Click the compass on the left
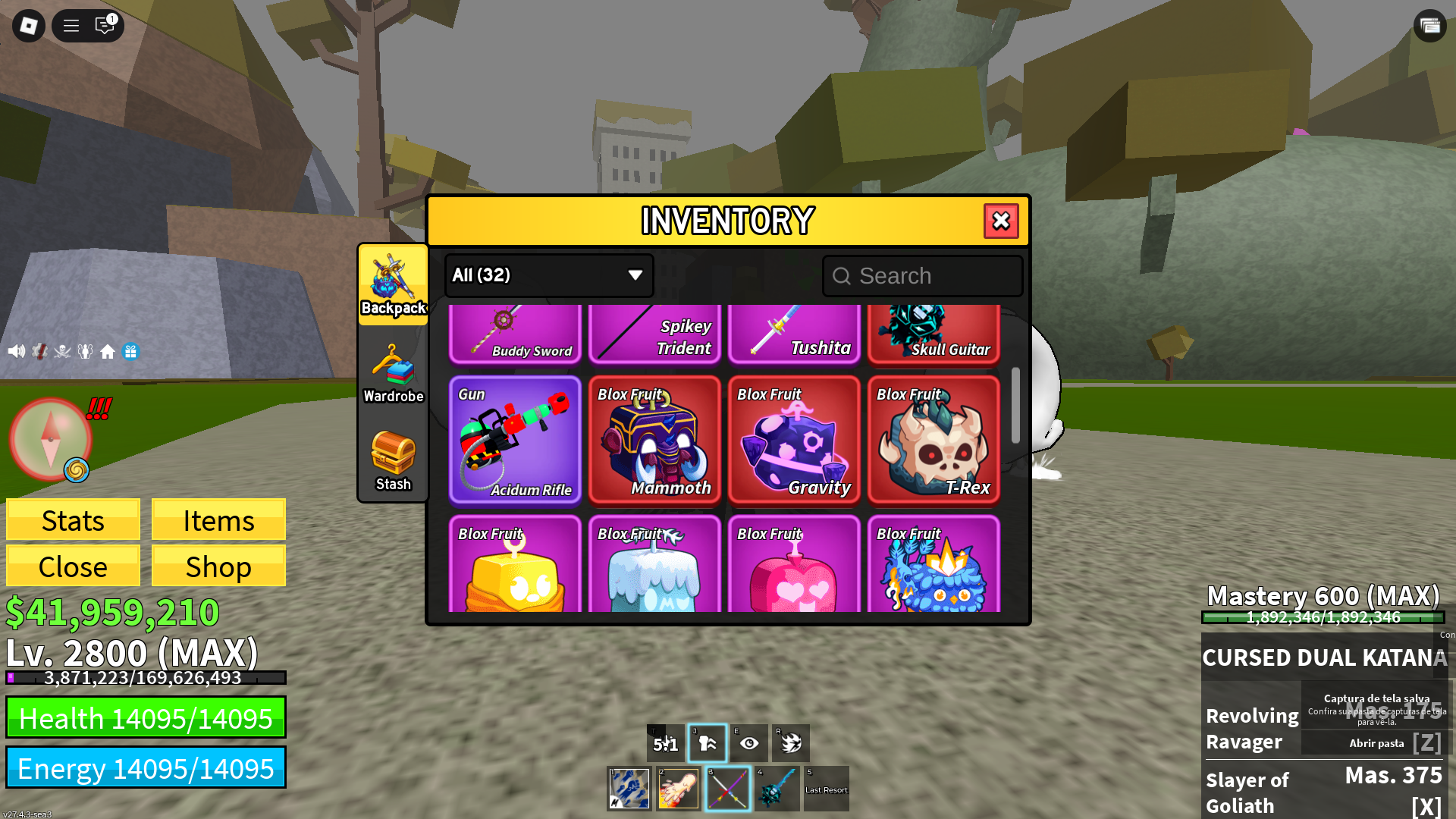Image resolution: width=1456 pixels, height=819 pixels. coord(50,439)
